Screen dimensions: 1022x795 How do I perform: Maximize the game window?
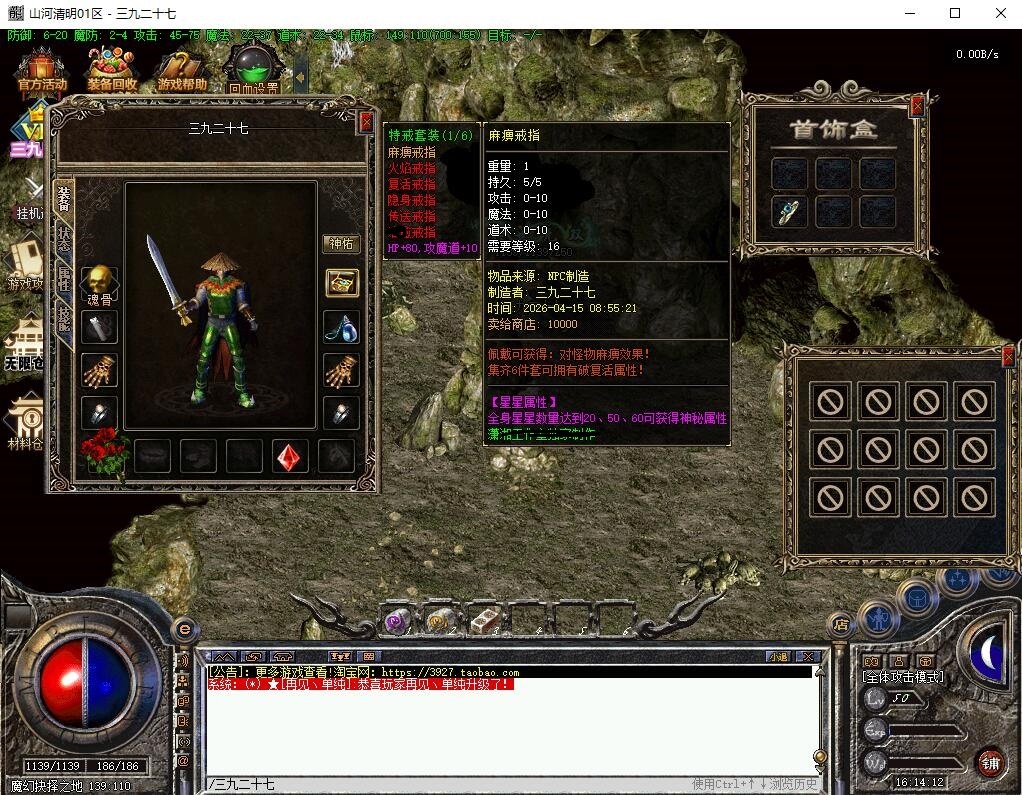click(x=955, y=13)
